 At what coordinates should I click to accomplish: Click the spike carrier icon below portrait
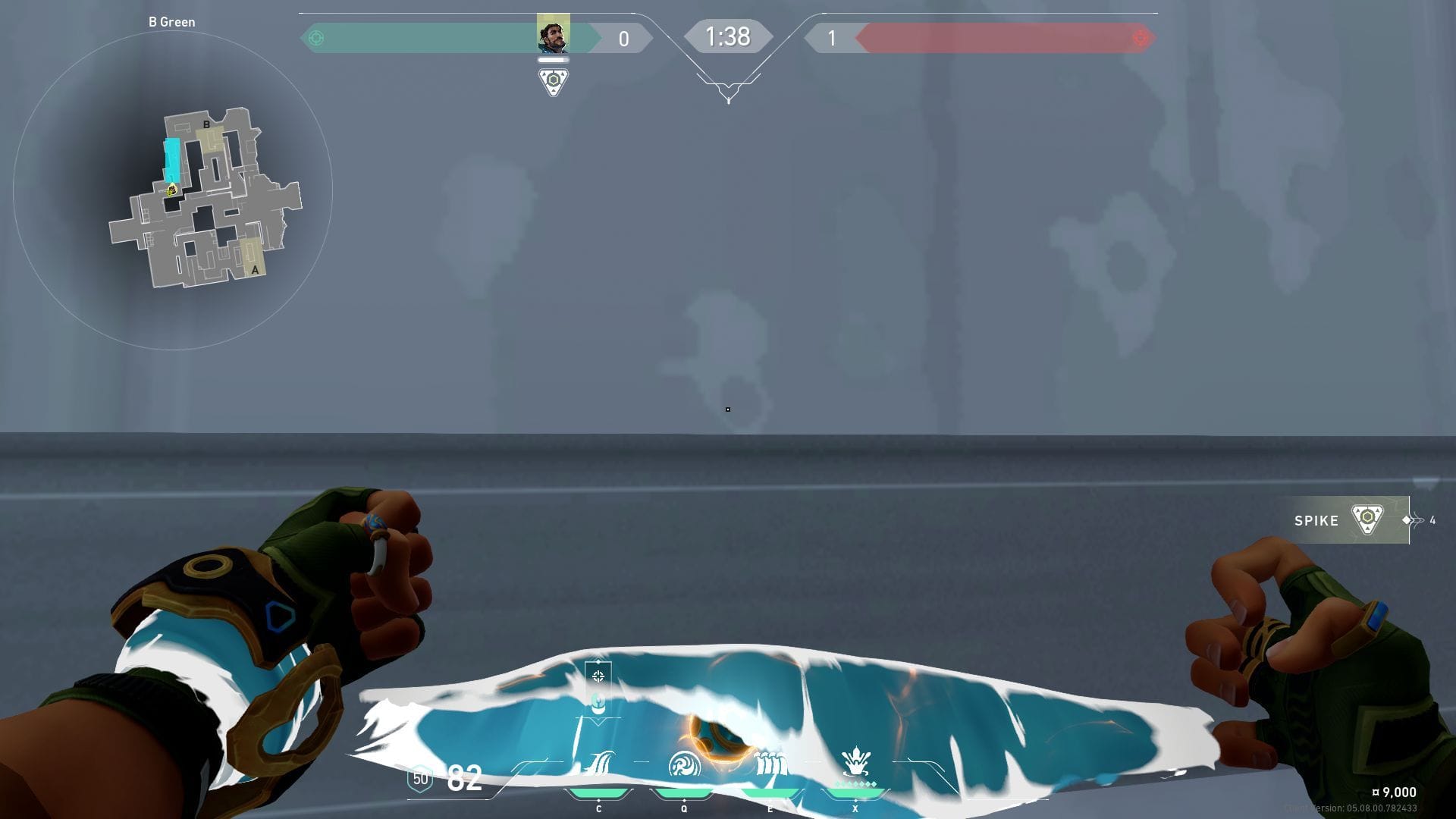(553, 81)
